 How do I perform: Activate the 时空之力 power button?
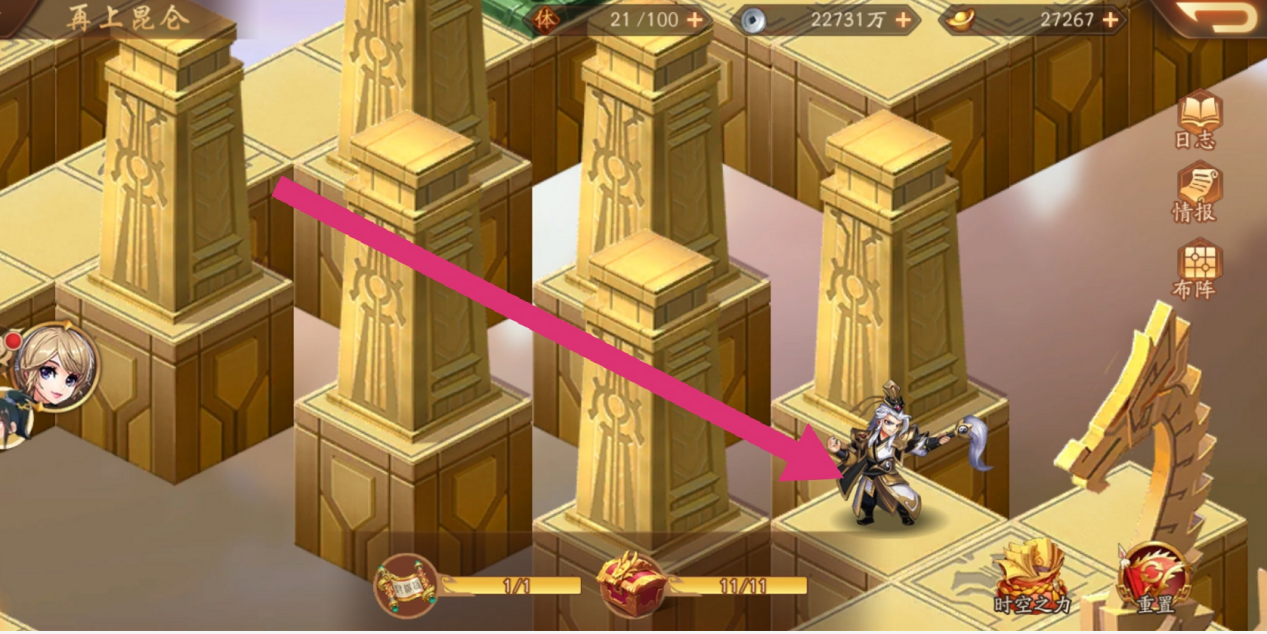1029,577
